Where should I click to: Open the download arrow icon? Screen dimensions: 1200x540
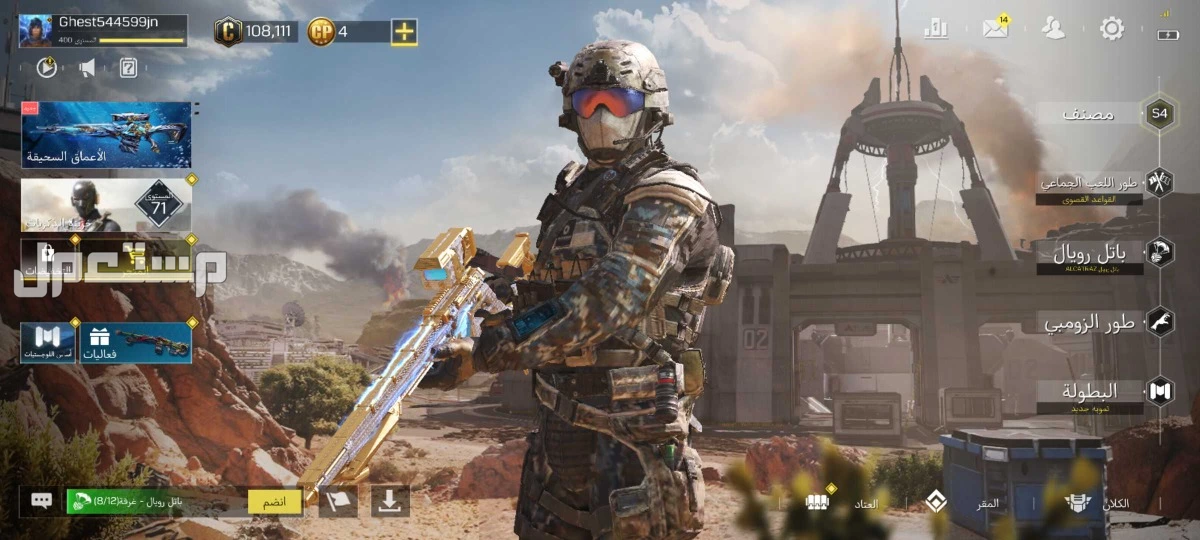pyautogui.click(x=390, y=501)
